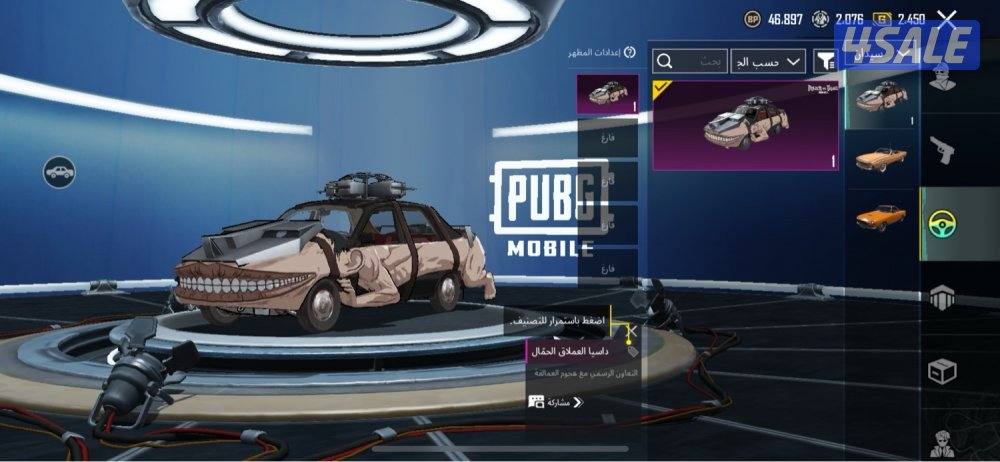This screenshot has width=1000, height=462.
Task: Open the crate box tab
Action: coord(941,370)
